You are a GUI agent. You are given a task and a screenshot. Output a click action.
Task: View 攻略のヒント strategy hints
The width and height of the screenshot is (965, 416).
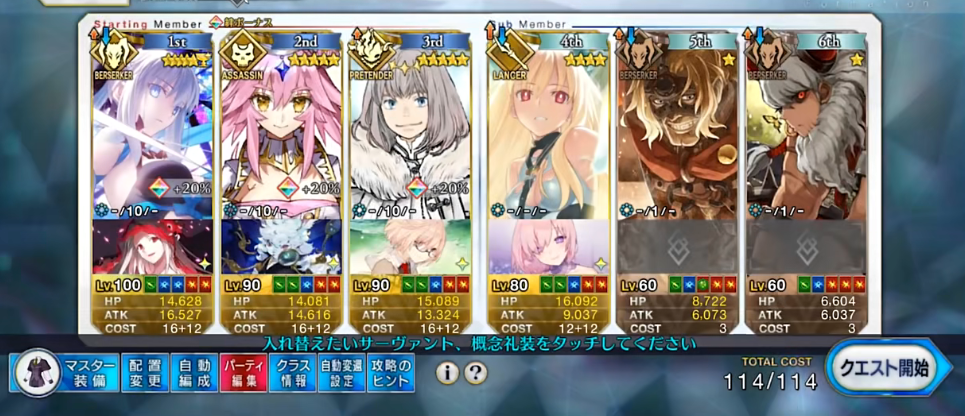click(x=389, y=372)
